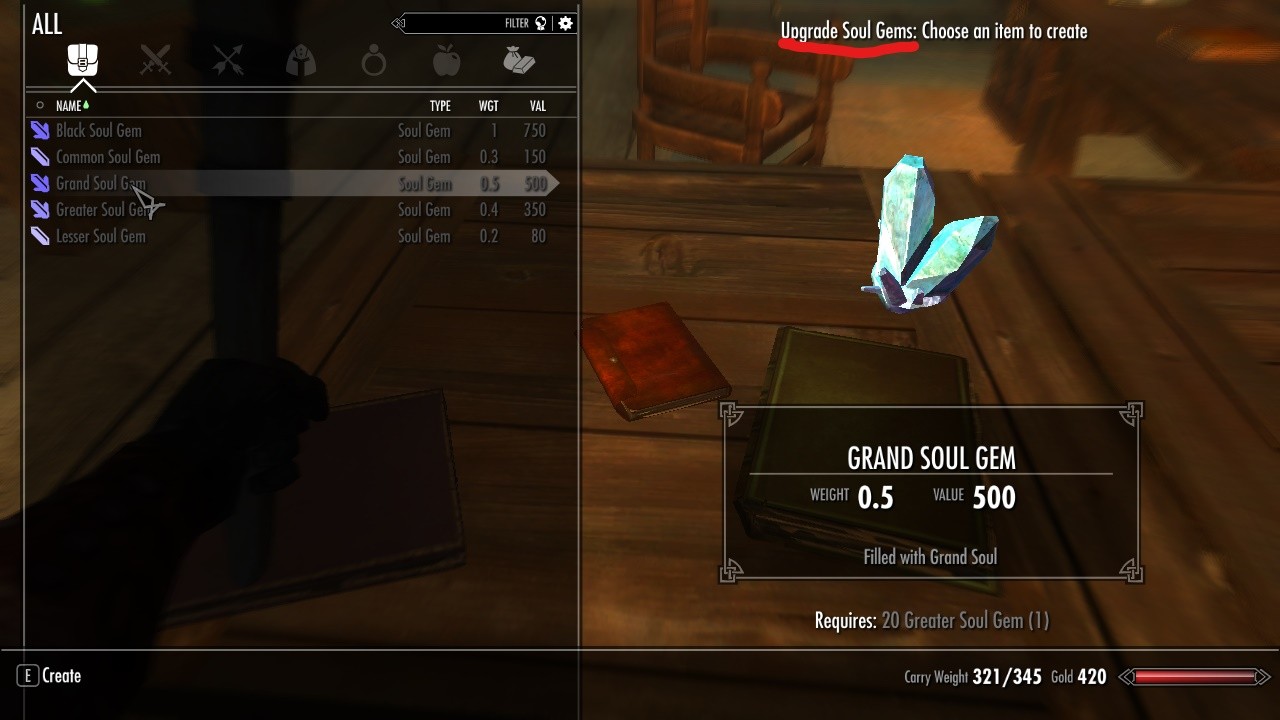Image resolution: width=1280 pixels, height=720 pixels.
Task: Sort the list by Name column
Action: [x=68, y=106]
